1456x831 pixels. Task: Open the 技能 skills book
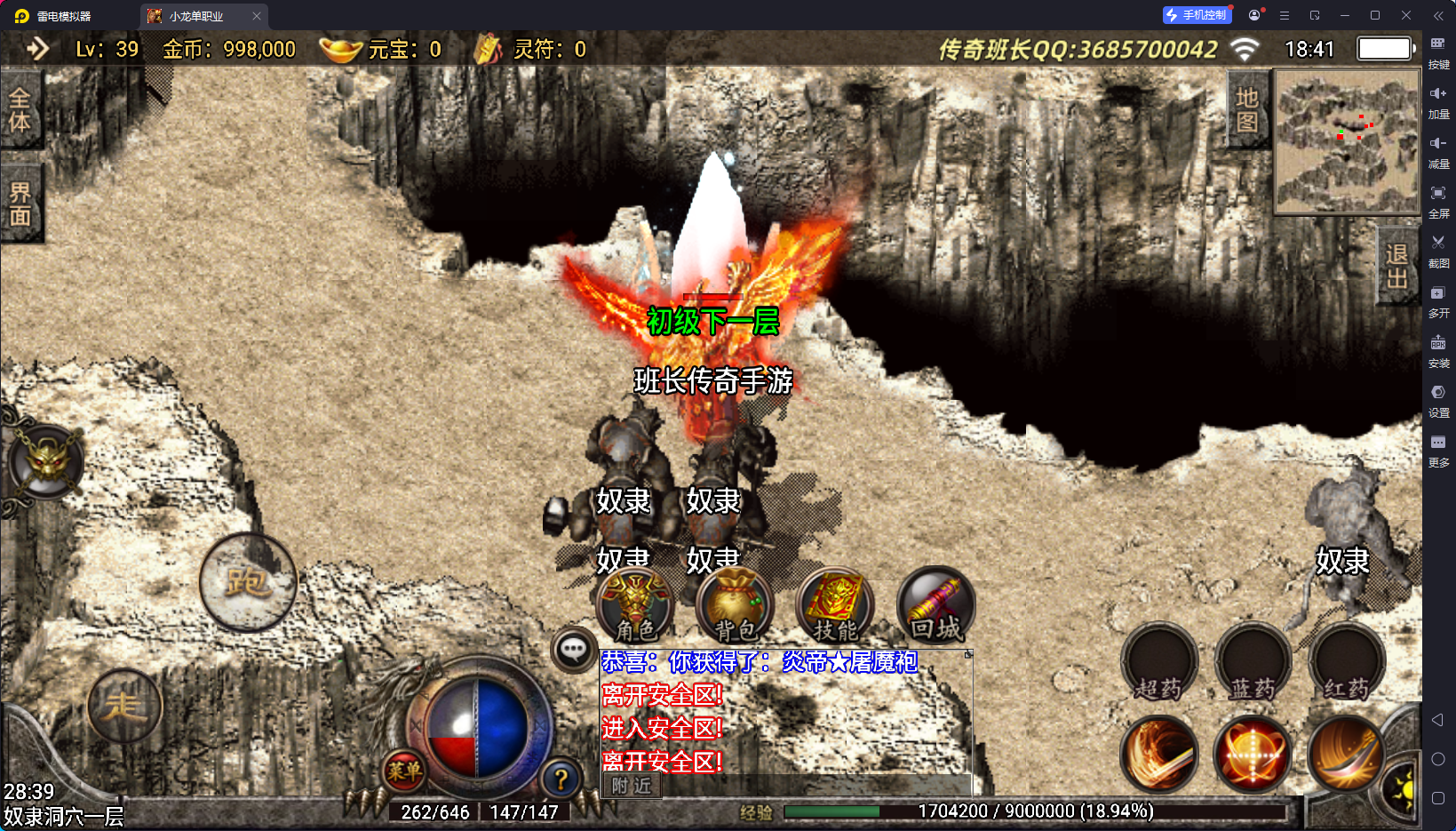(835, 606)
